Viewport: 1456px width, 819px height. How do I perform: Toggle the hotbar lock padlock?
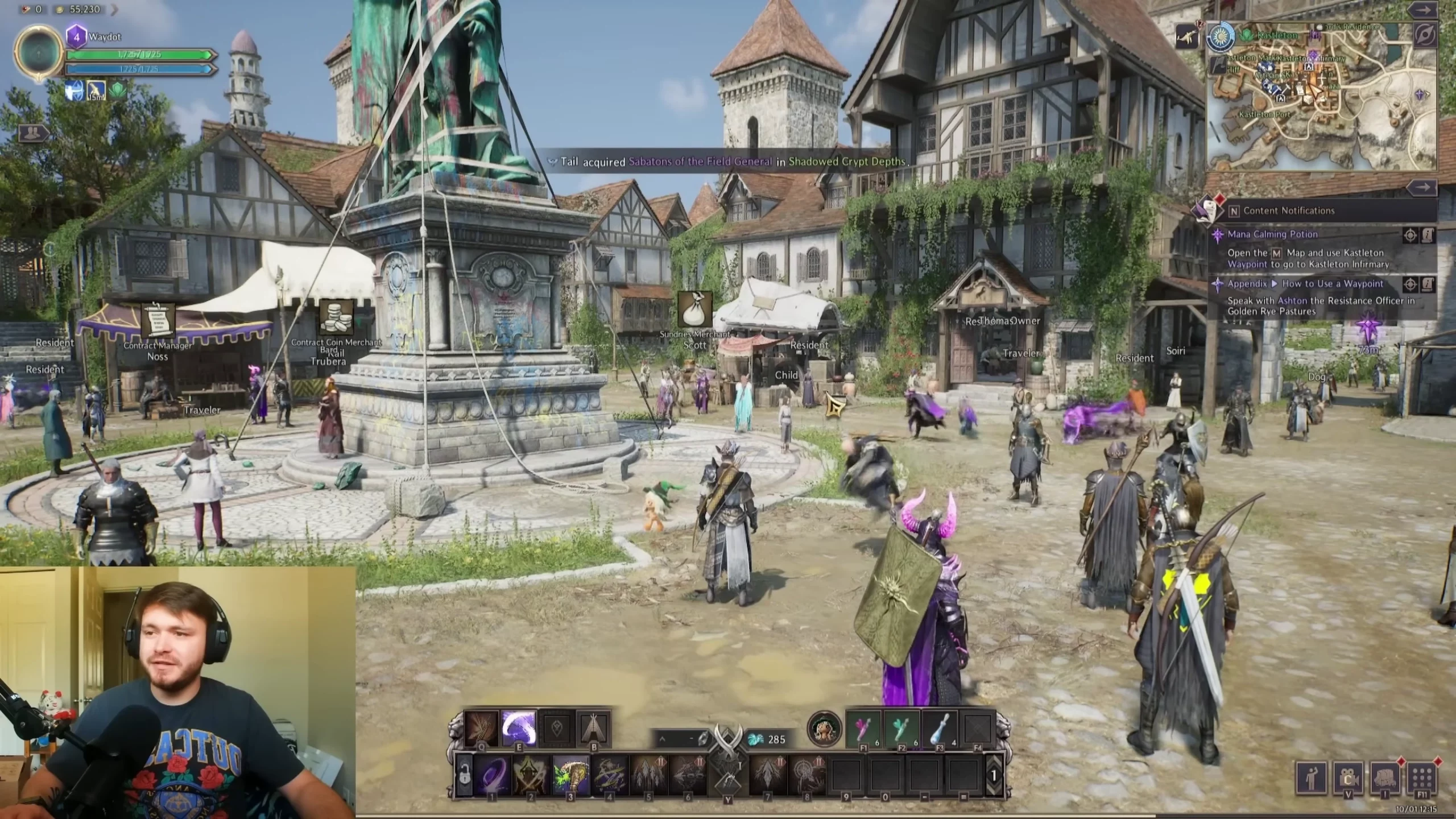coord(465,776)
